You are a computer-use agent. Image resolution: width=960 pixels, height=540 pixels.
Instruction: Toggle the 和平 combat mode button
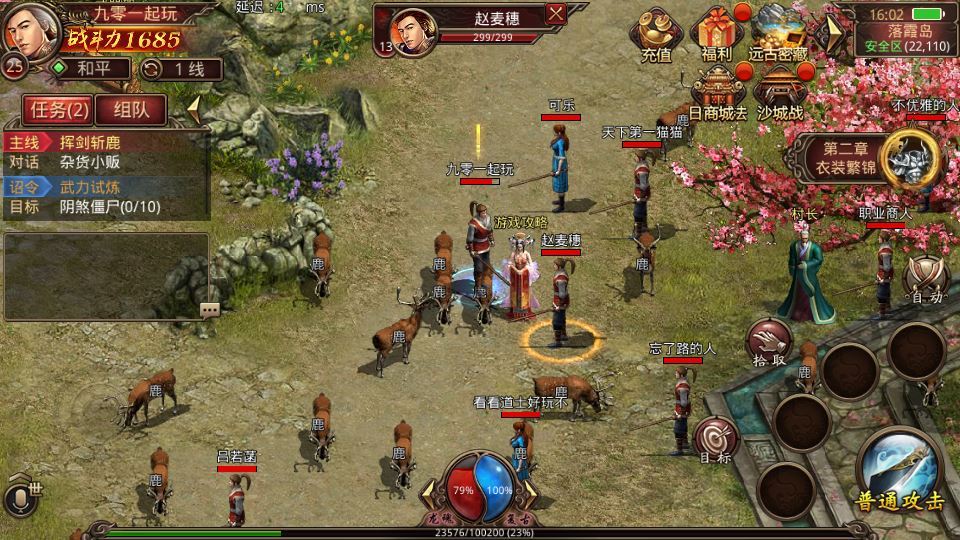point(90,69)
